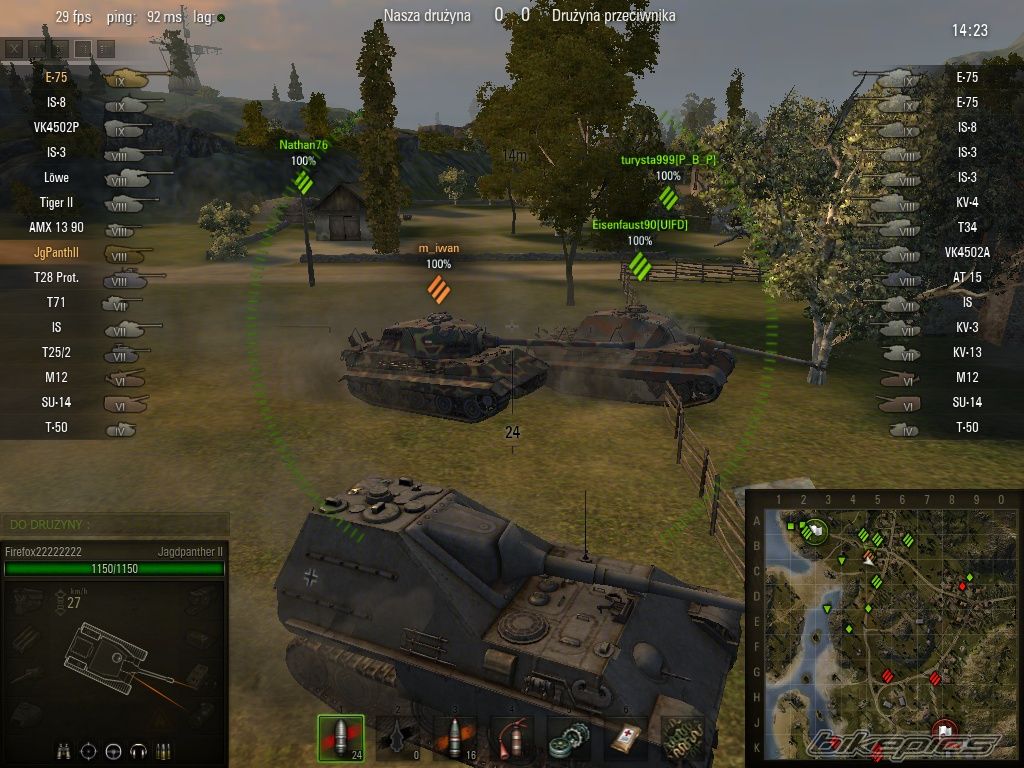Click the binoculars crew icon on the damage panel
Viewport: 1024px width, 768px height.
click(64, 750)
